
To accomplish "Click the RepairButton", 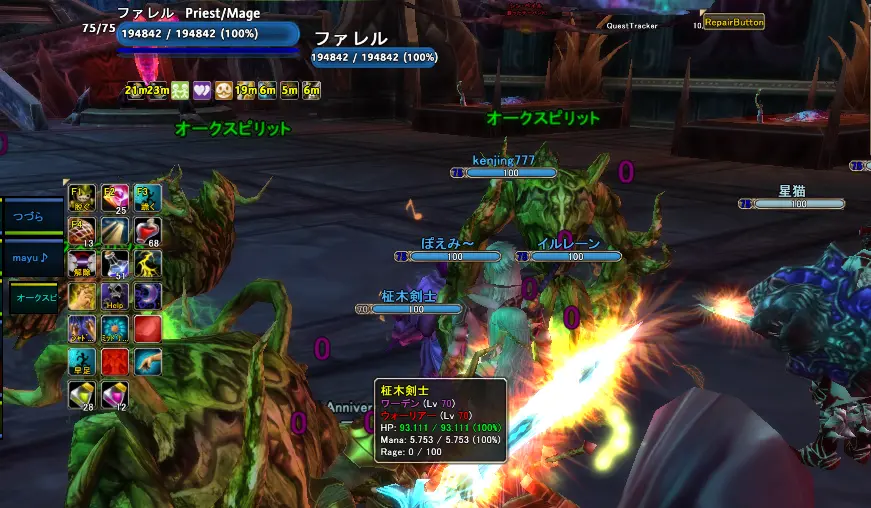I will (734, 21).
